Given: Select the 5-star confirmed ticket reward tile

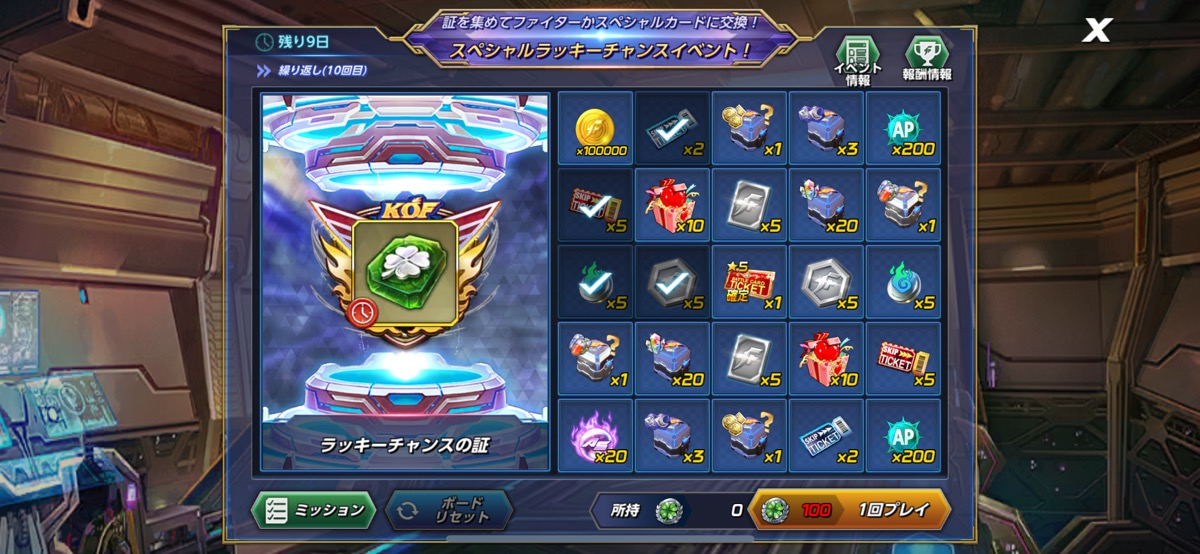Looking at the screenshot, I should pos(749,283).
